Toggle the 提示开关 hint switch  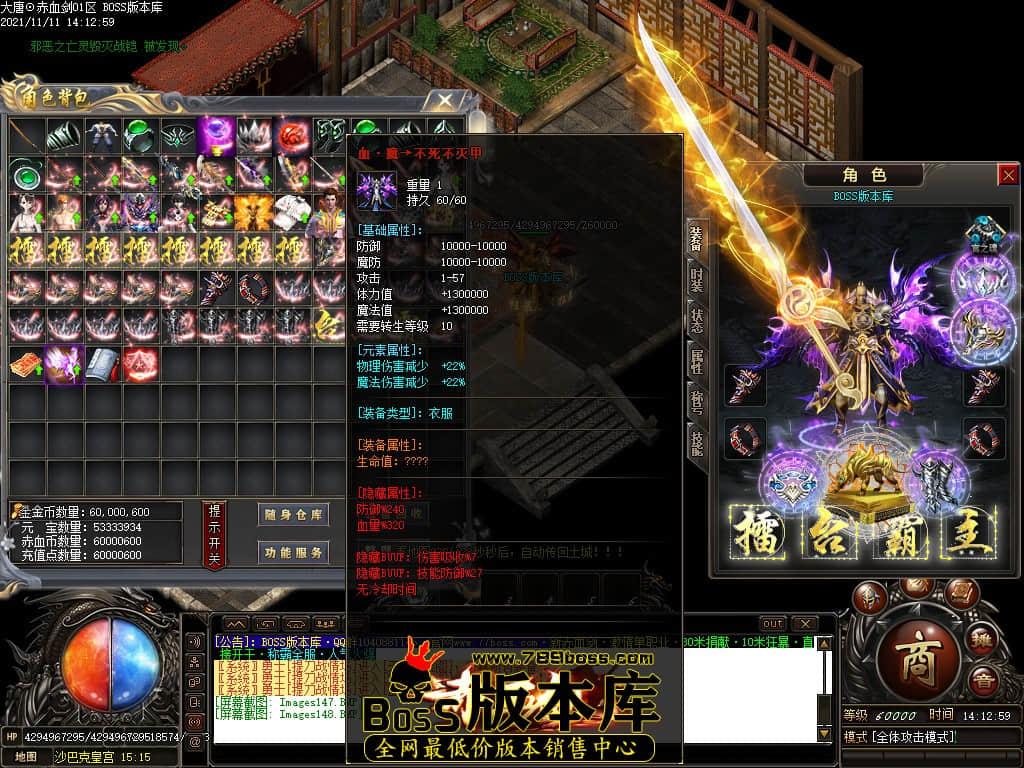coord(214,535)
